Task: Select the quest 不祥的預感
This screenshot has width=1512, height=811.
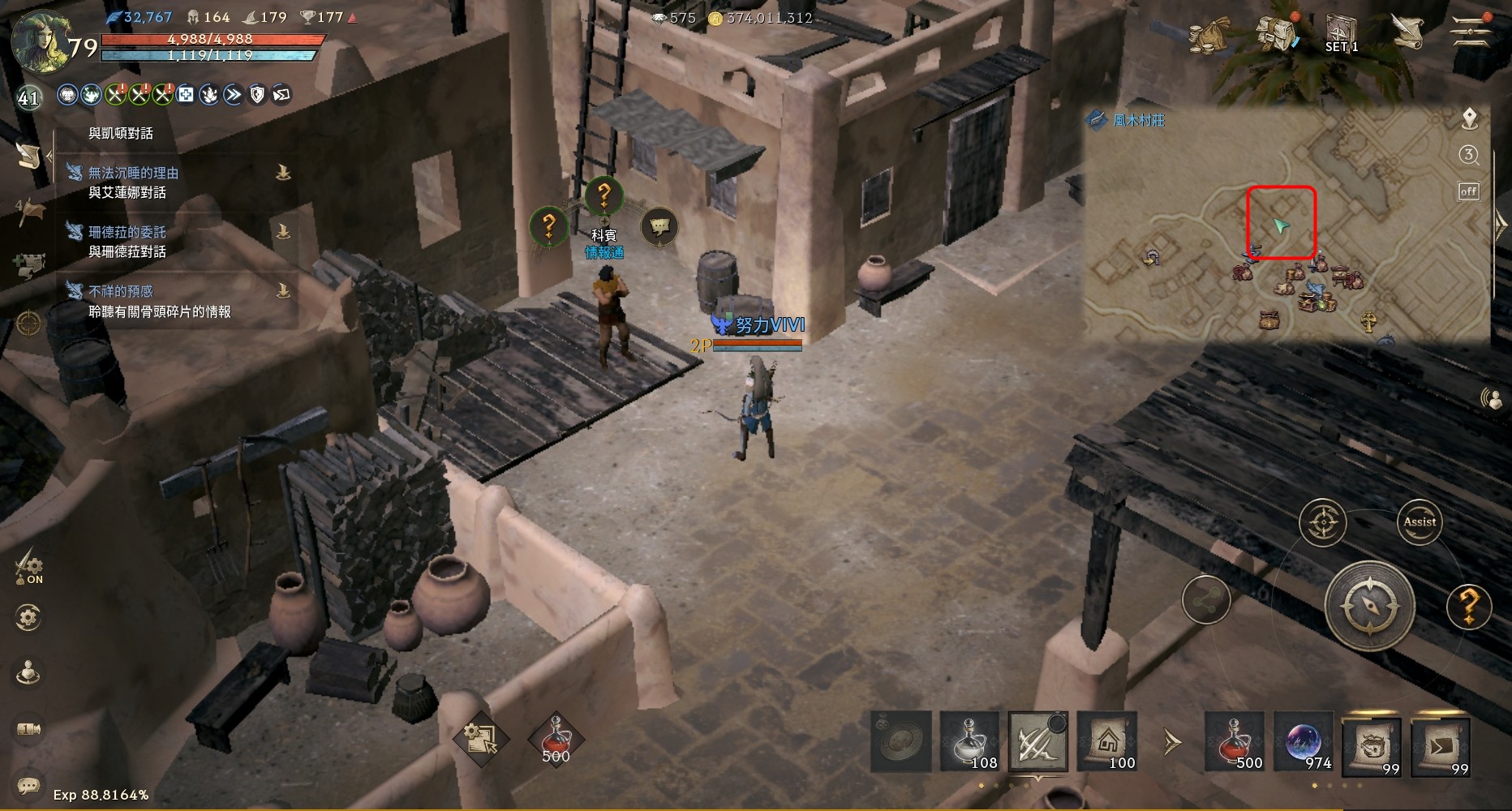Action: click(x=121, y=291)
